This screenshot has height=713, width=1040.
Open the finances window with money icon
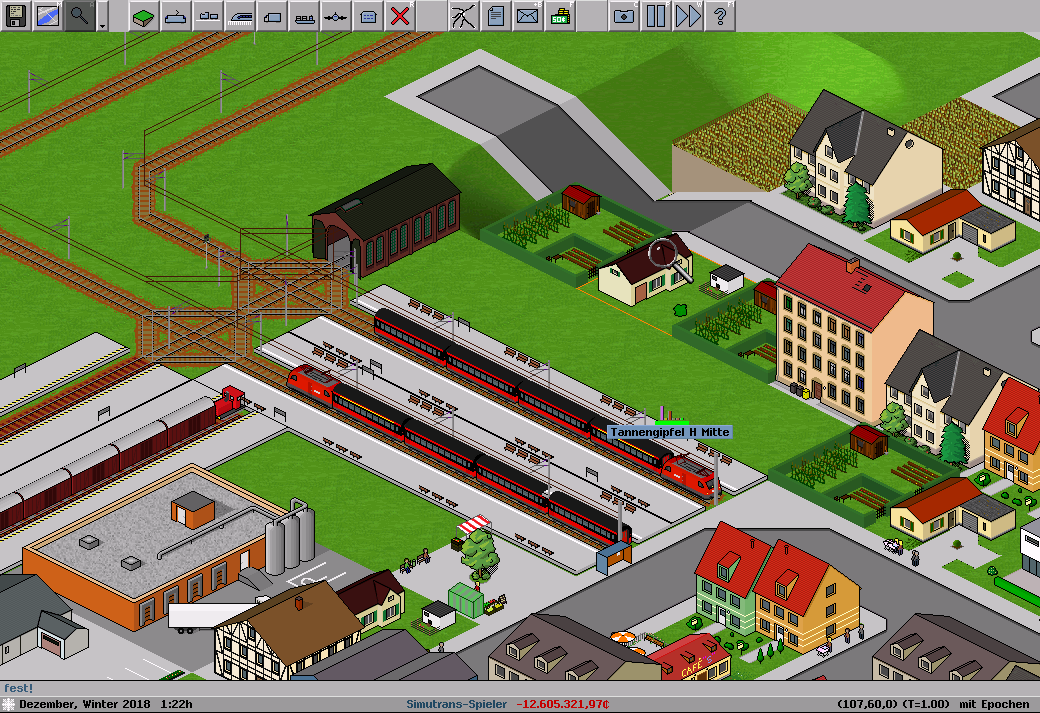click(x=560, y=16)
